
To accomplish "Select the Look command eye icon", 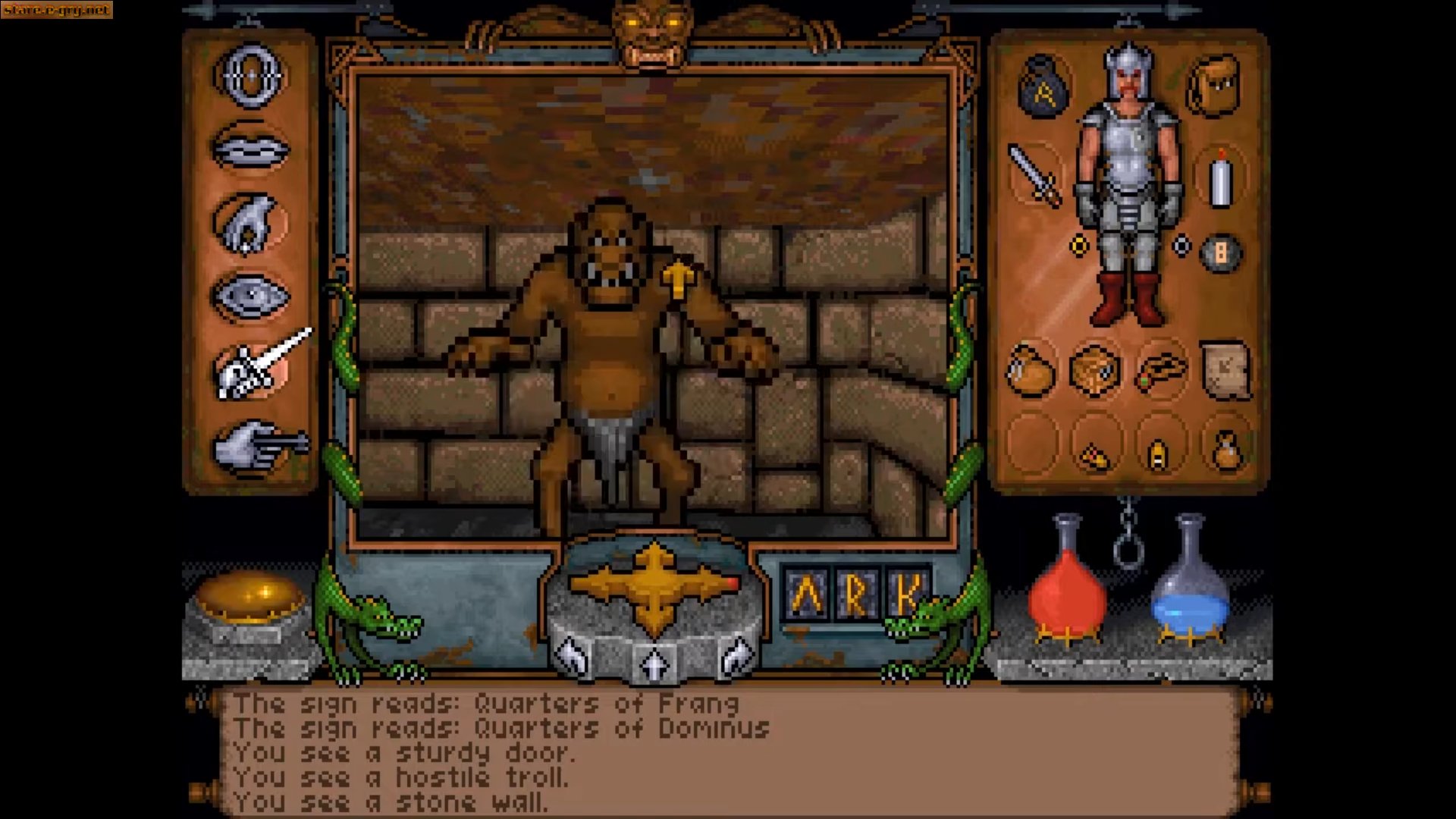I will tap(250, 296).
